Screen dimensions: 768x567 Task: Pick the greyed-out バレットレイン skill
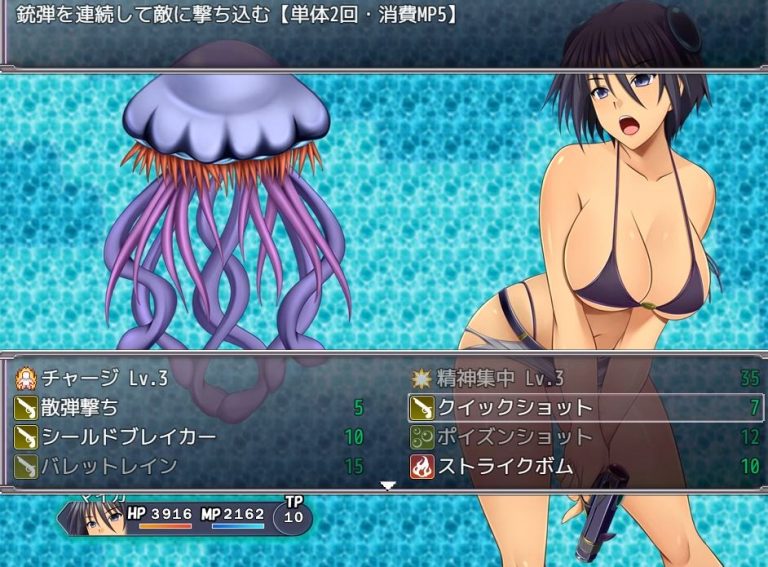(x=97, y=466)
